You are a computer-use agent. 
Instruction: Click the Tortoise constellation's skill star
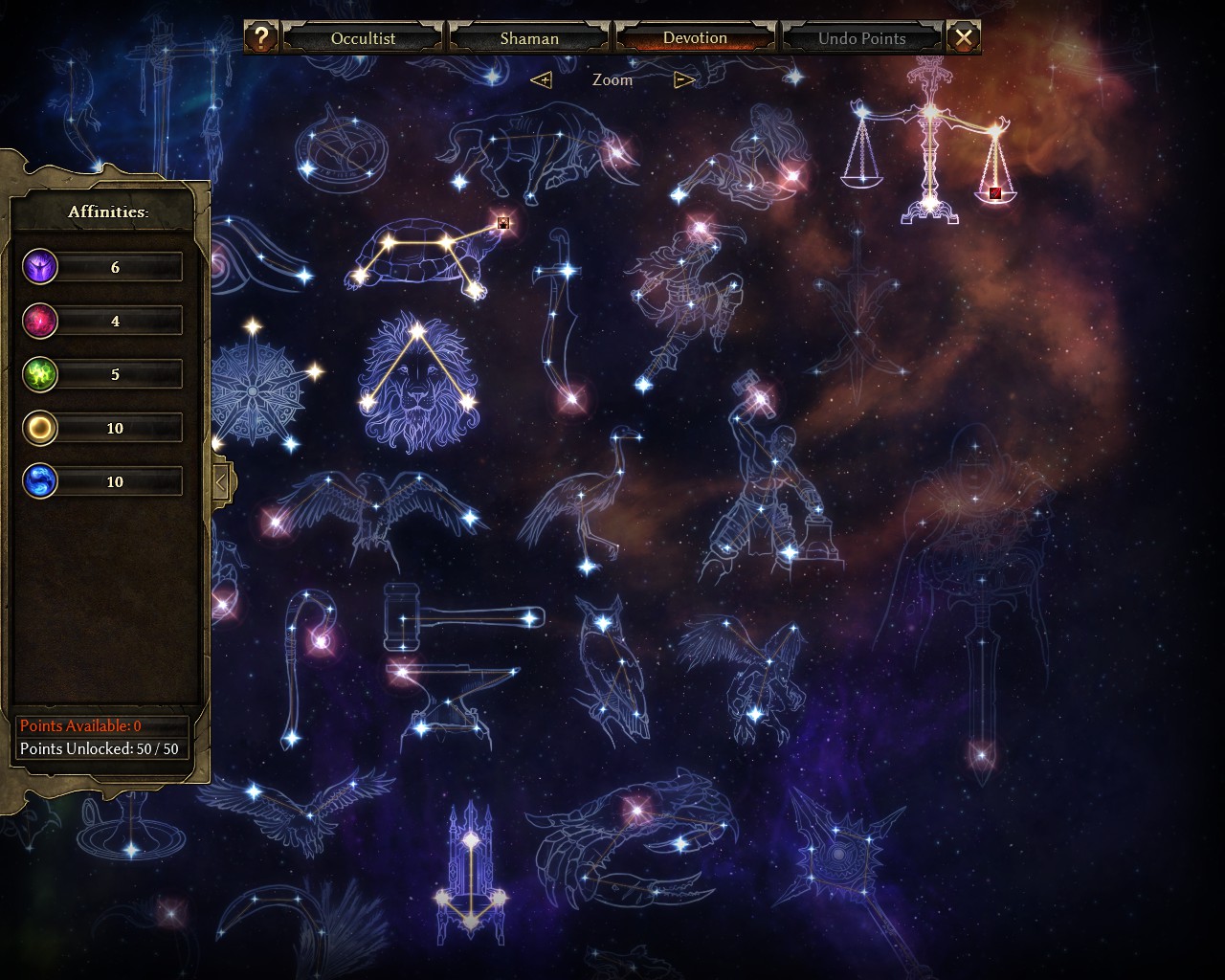pos(502,223)
